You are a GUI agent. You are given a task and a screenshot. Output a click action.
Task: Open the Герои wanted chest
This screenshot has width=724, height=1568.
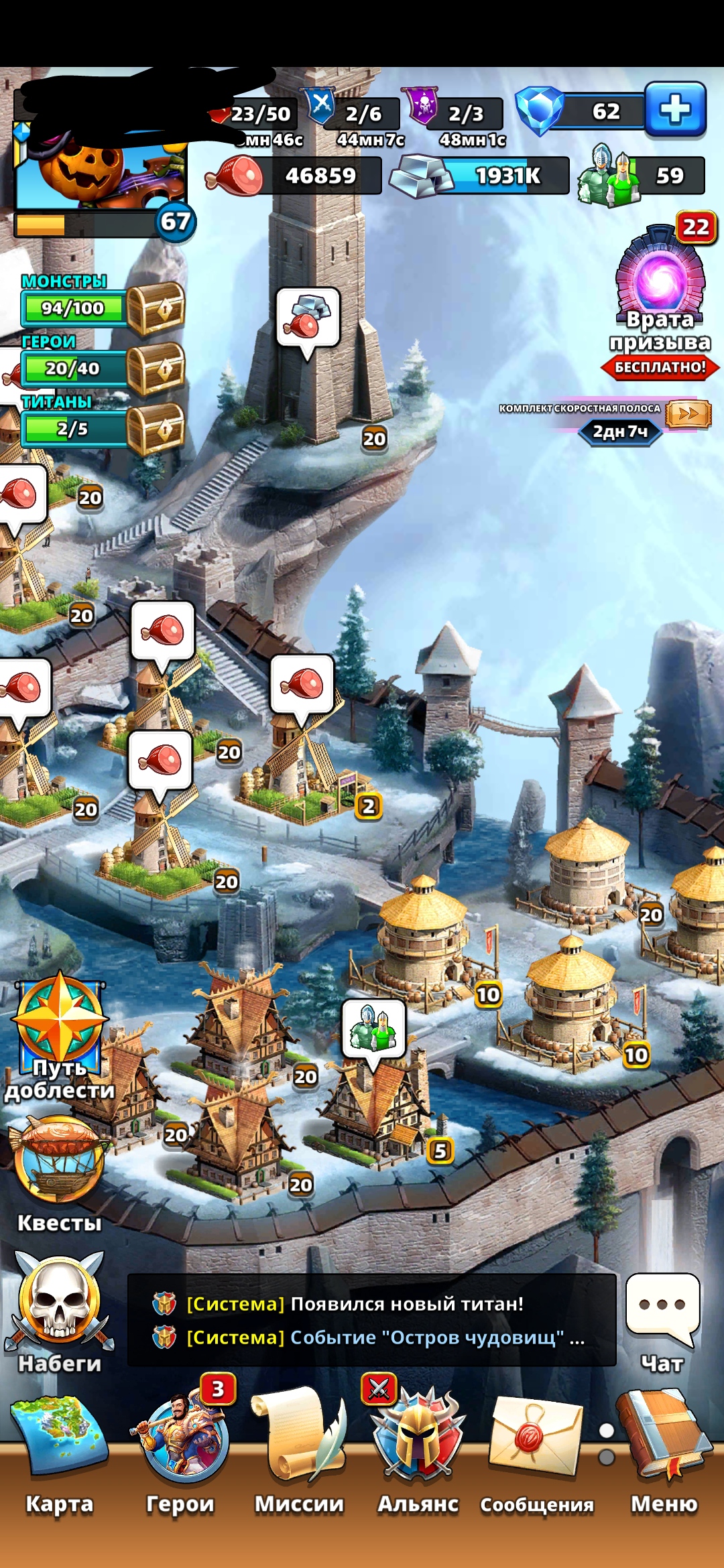156,369
